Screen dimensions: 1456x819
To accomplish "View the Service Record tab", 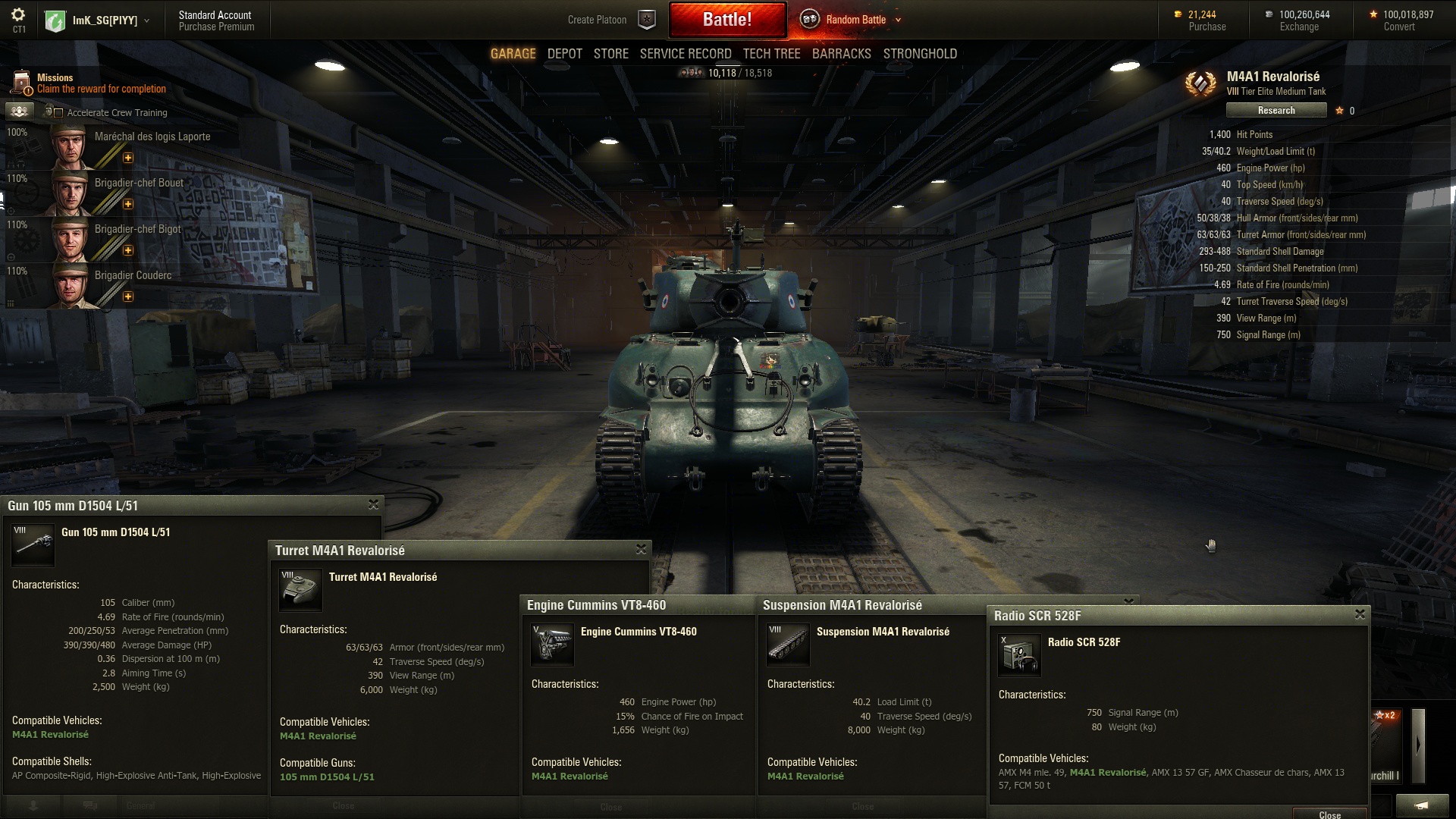I will click(685, 54).
